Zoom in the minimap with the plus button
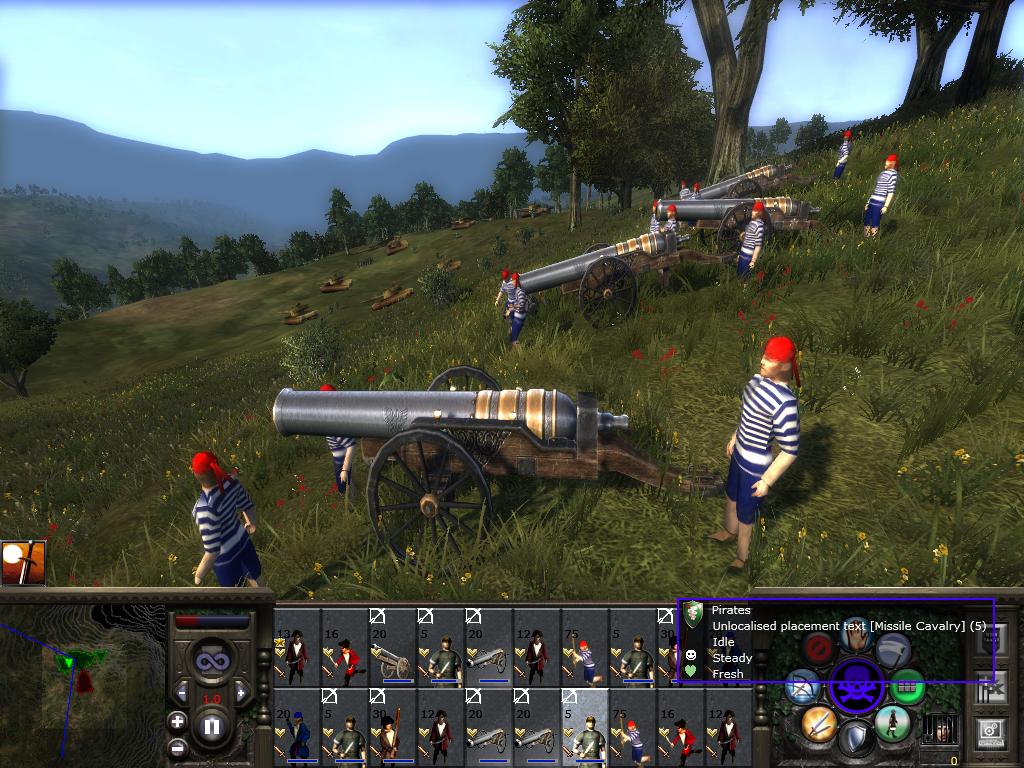Image resolution: width=1024 pixels, height=768 pixels. point(177,721)
